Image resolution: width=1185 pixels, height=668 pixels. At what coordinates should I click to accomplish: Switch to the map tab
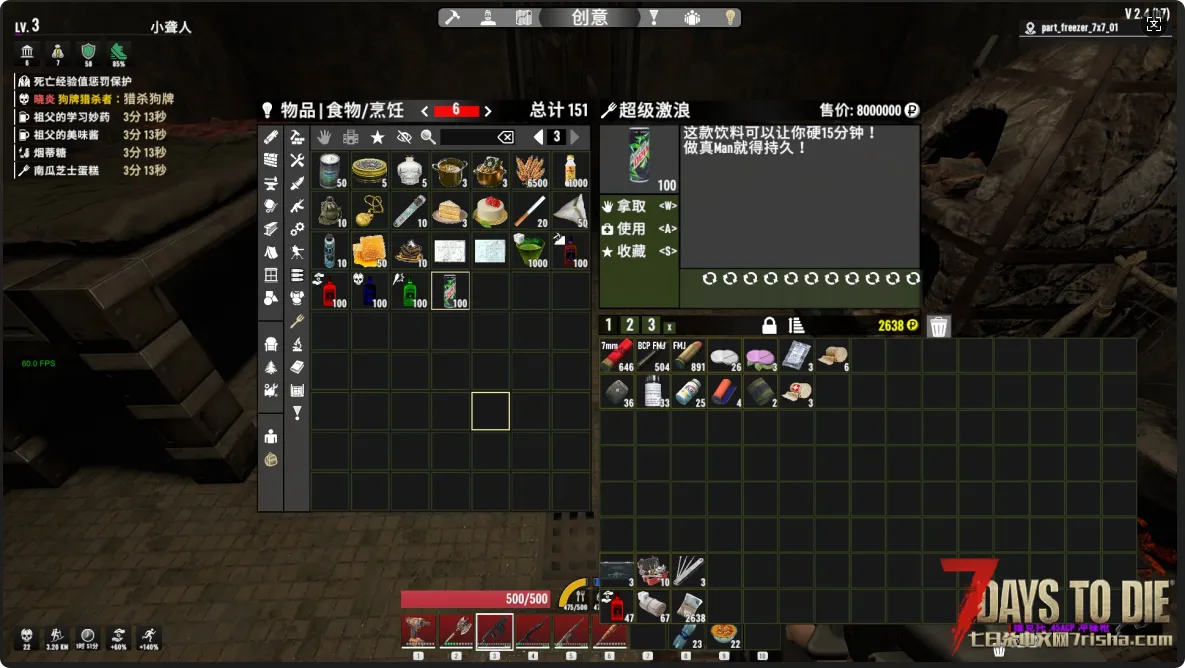[x=523, y=17]
